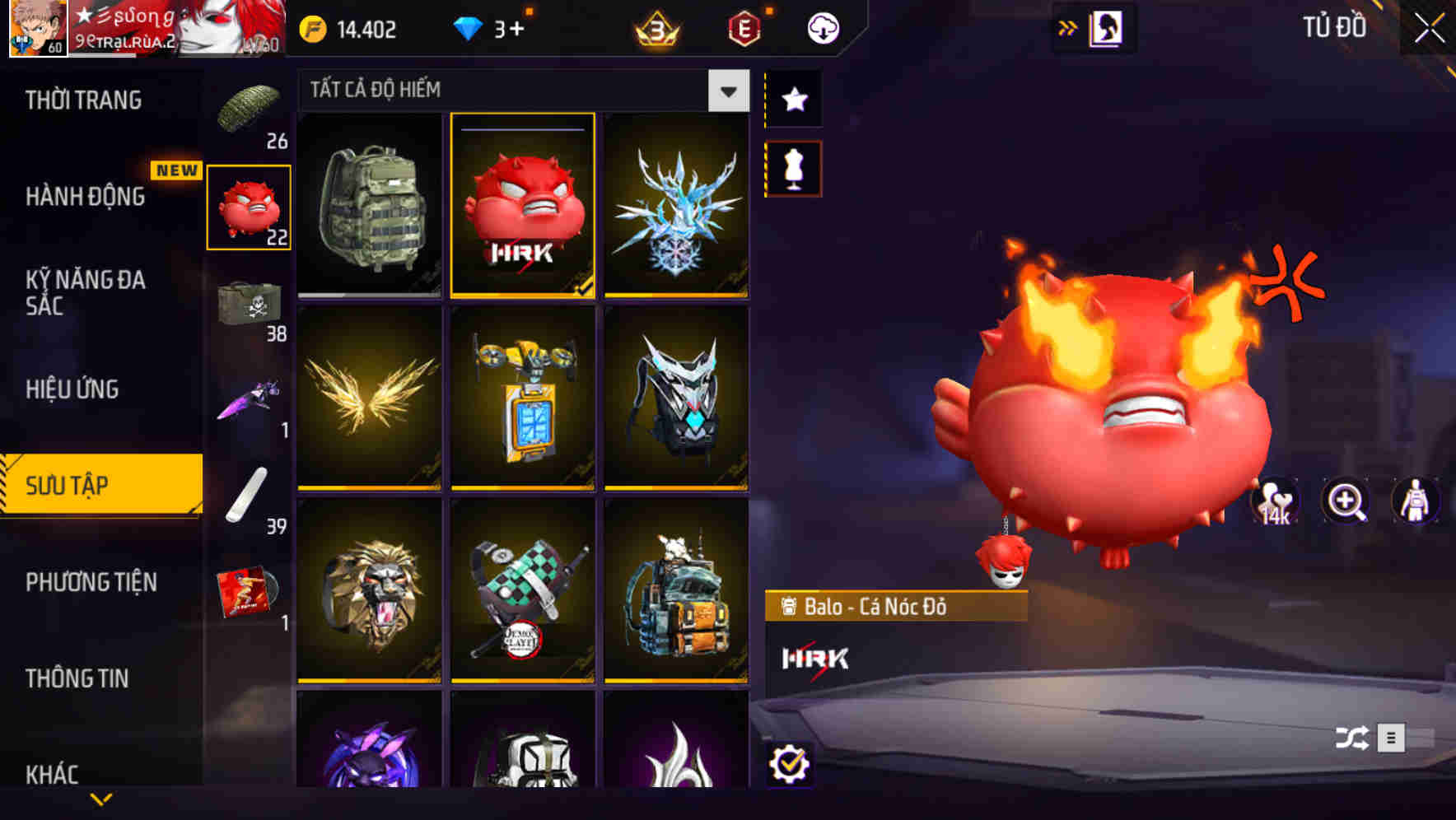Switch to the katana category showing 1 item
The image size is (1456, 820).
[x=250, y=403]
